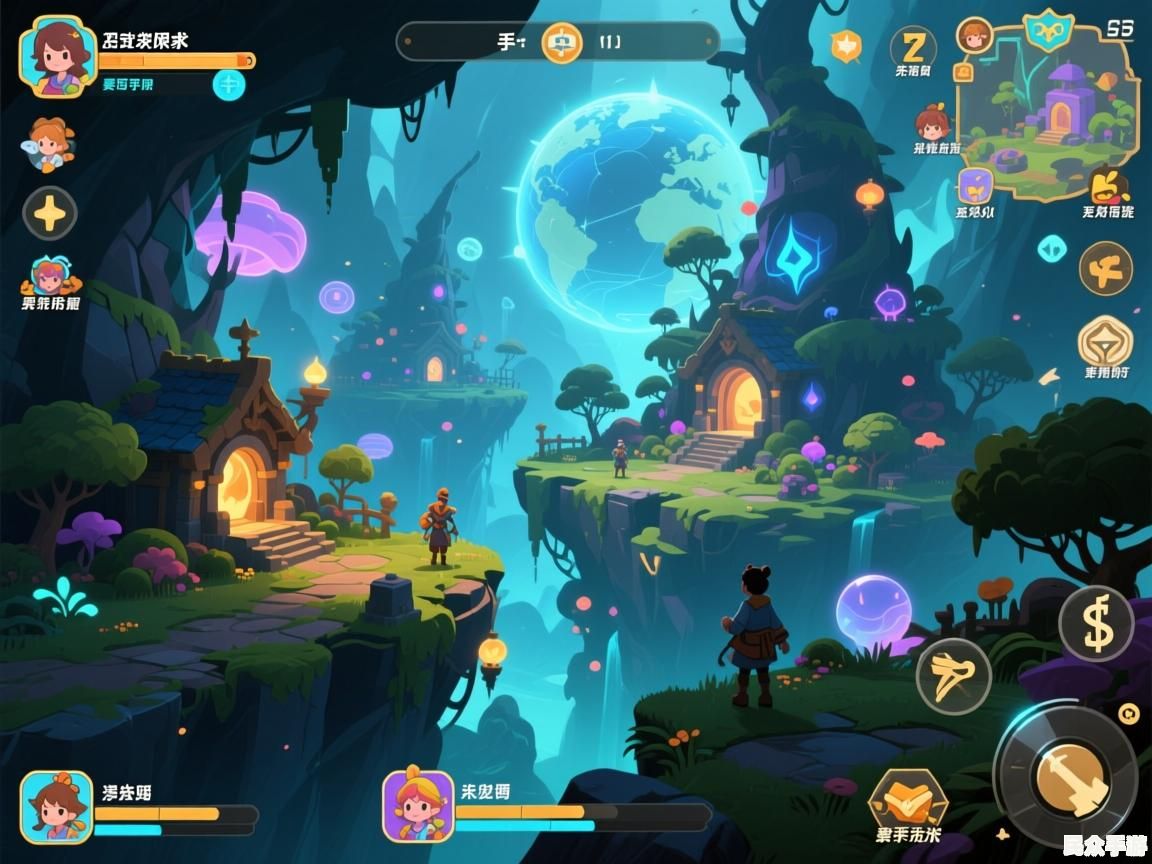Activate the round brown button with orange glyph

coord(1106,268)
